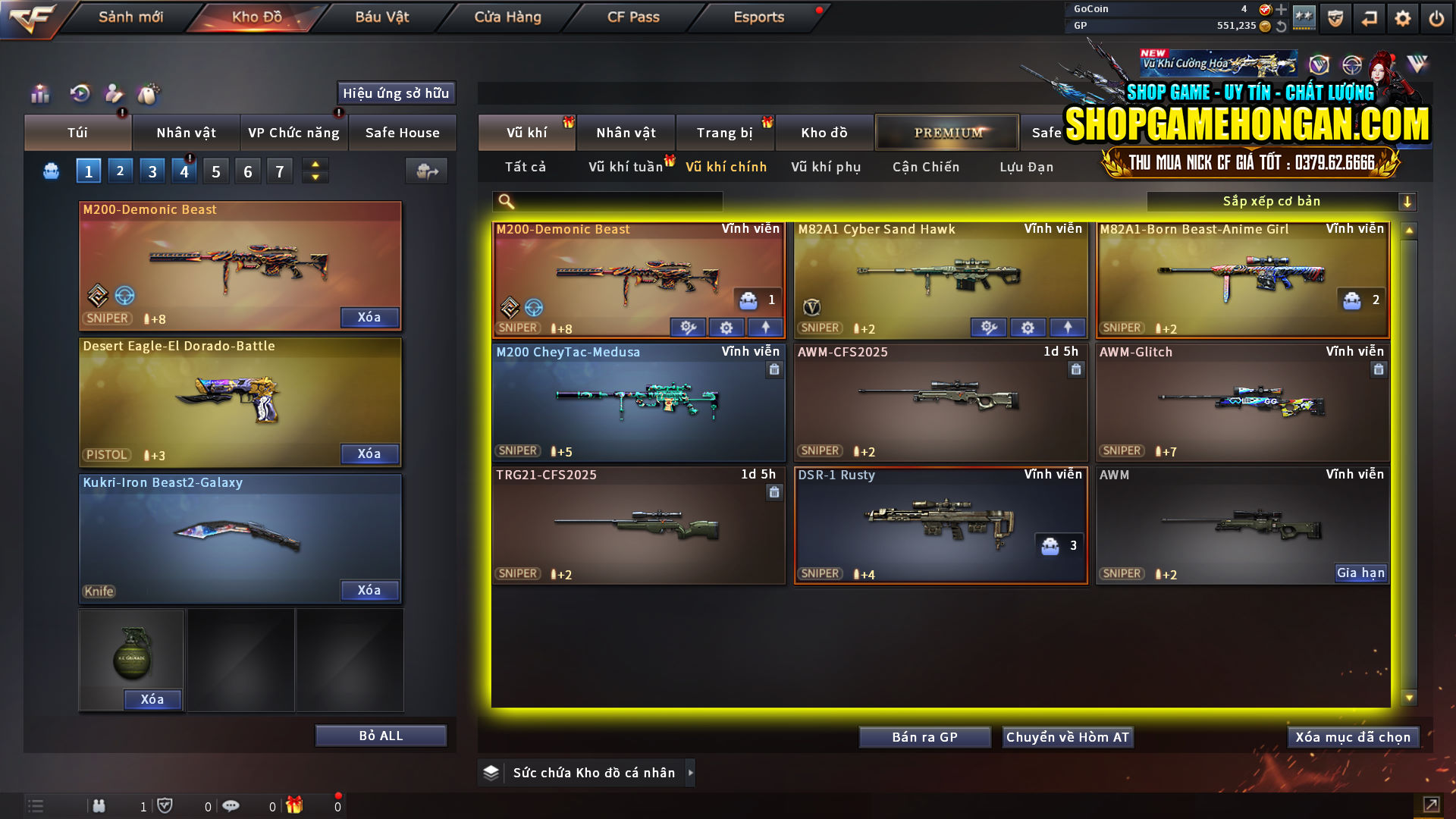
Task: Click trash icon on AWM-CFS2025 card
Action: (1076, 369)
